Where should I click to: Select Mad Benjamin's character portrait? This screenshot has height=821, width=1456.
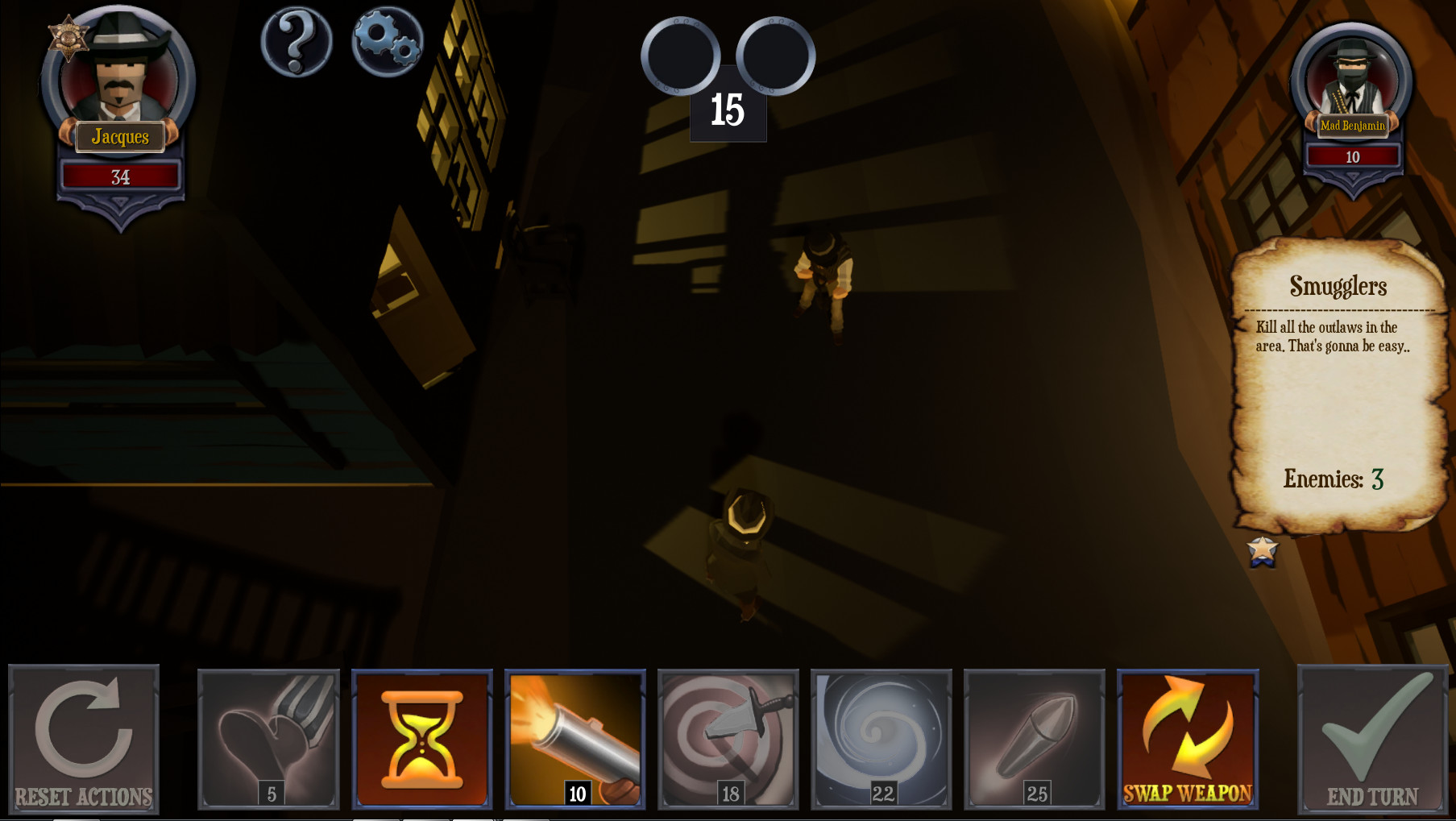[x=1352, y=77]
